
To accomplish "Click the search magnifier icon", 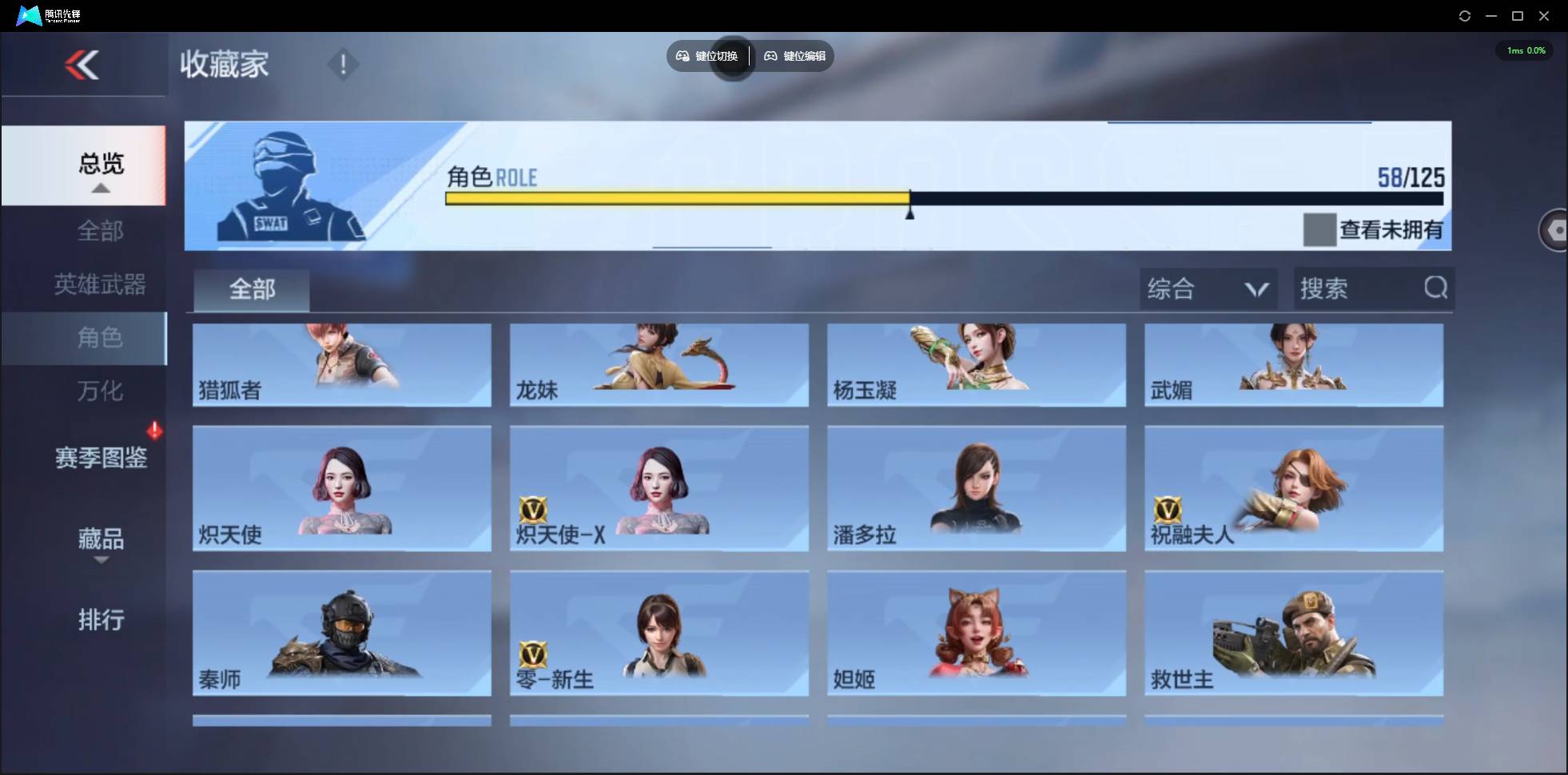I will point(1436,288).
